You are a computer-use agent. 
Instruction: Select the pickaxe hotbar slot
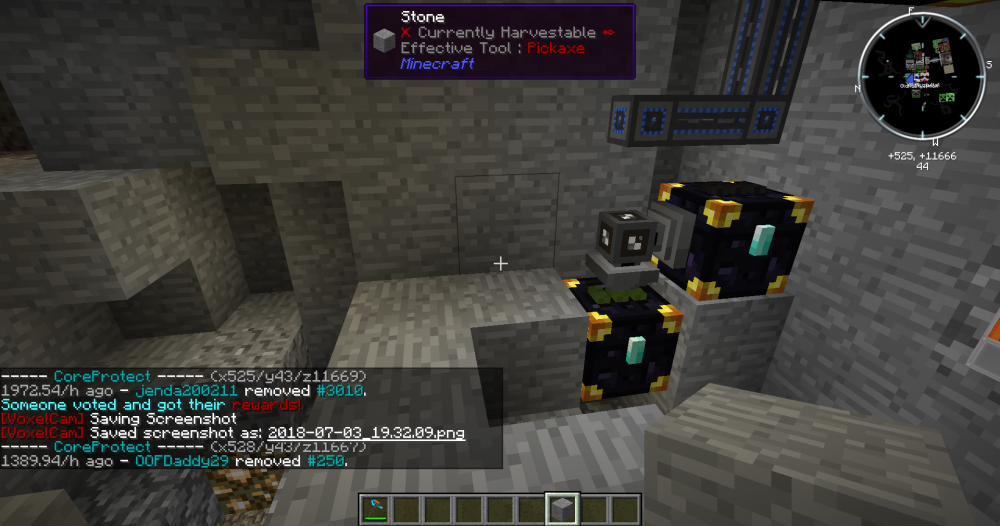tap(374, 509)
